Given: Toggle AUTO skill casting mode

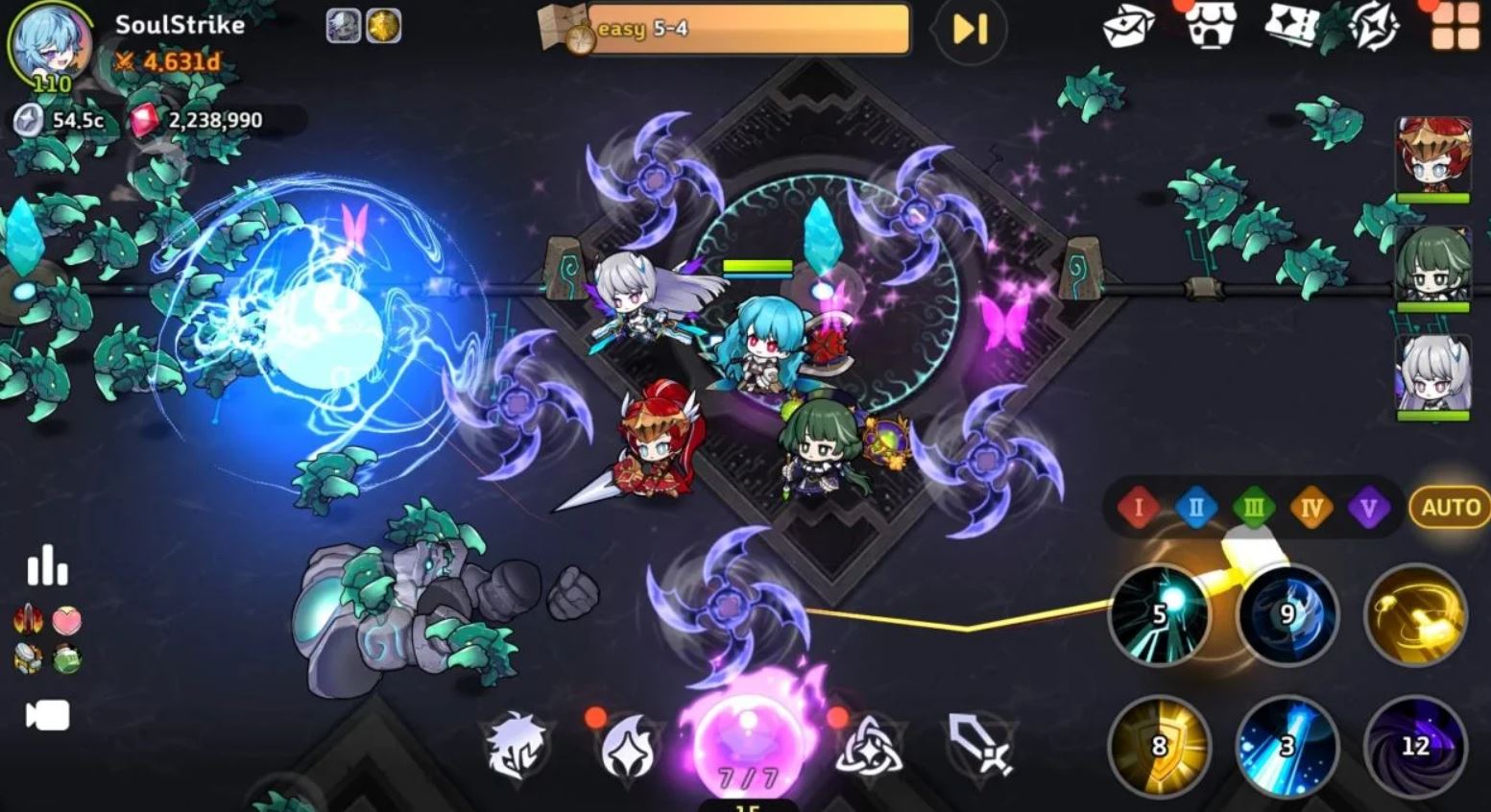Looking at the screenshot, I should 1451,508.
